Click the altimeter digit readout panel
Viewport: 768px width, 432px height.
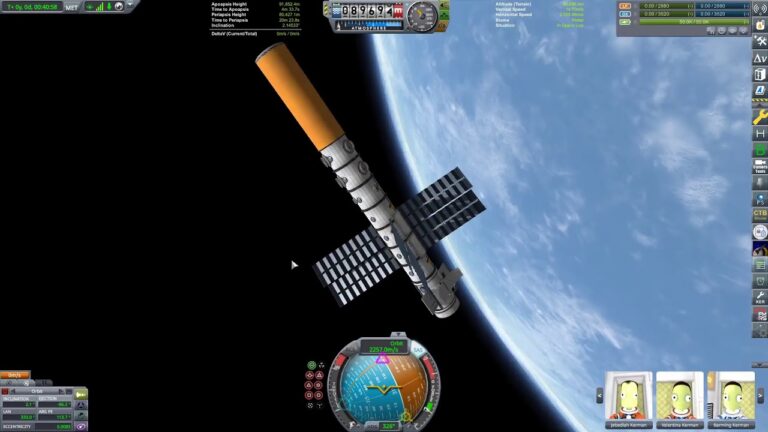[366, 11]
